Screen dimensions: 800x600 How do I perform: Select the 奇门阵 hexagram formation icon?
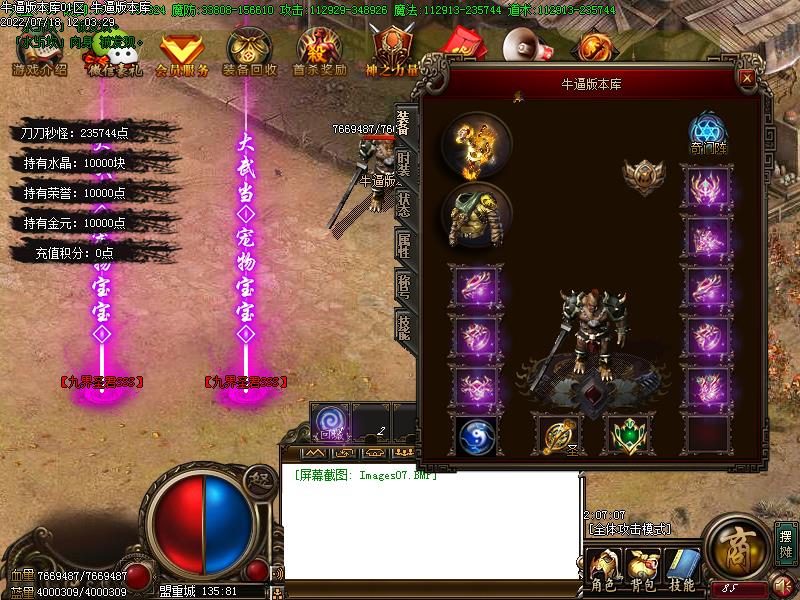(x=707, y=135)
